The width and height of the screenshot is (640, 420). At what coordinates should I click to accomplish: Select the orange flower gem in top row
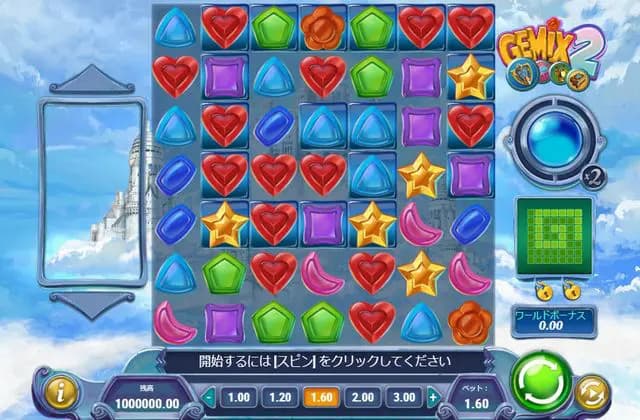[323, 25]
